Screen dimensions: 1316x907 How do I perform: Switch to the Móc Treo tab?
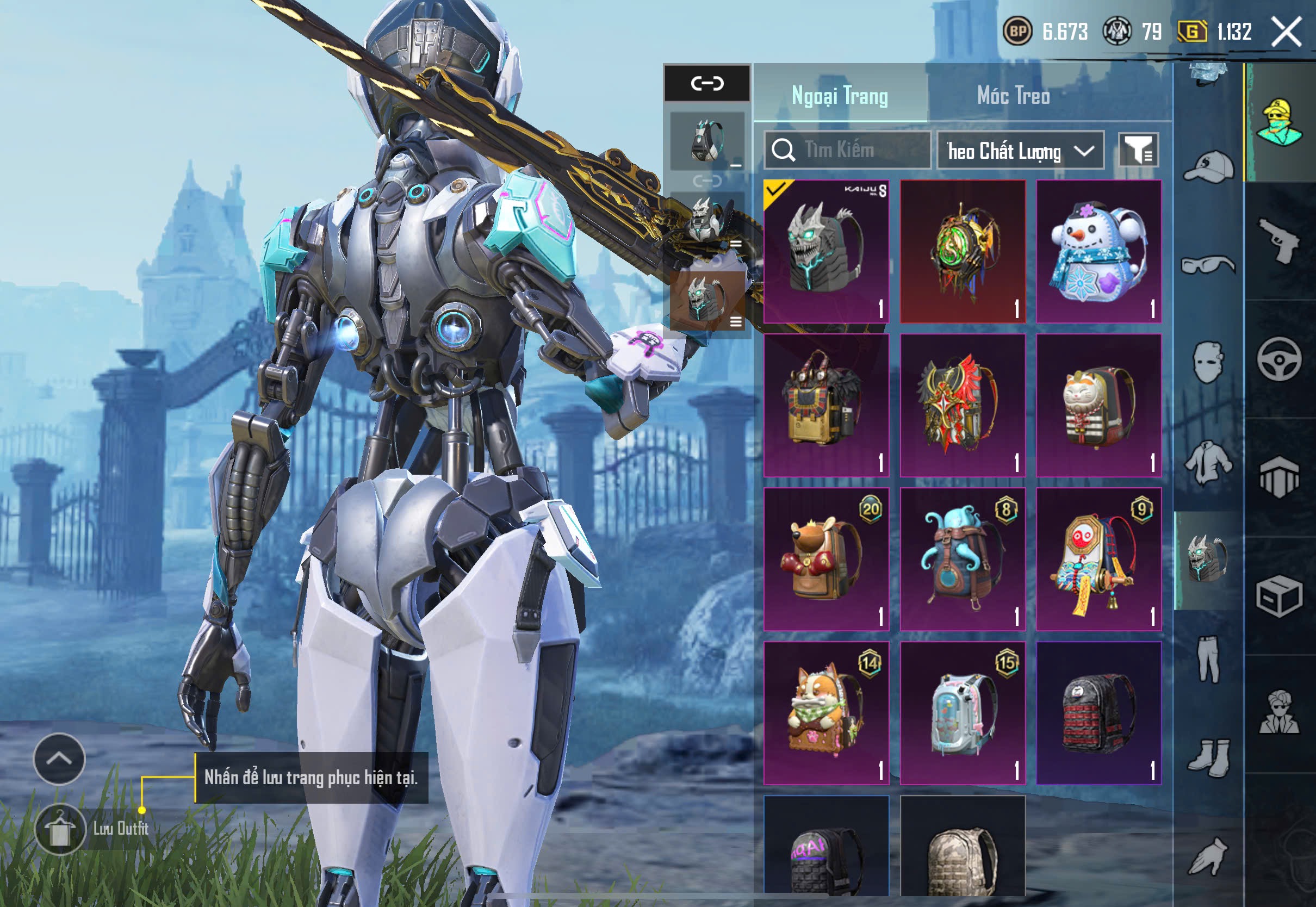click(x=1013, y=96)
